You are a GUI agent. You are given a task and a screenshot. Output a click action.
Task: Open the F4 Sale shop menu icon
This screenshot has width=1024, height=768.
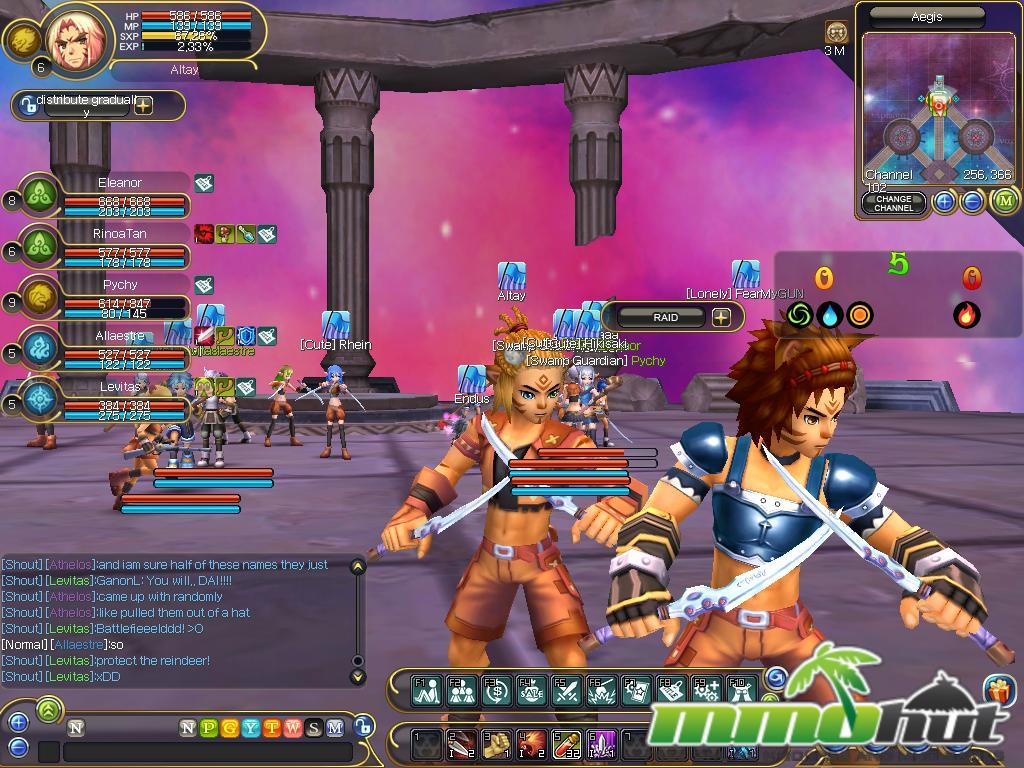[531, 690]
